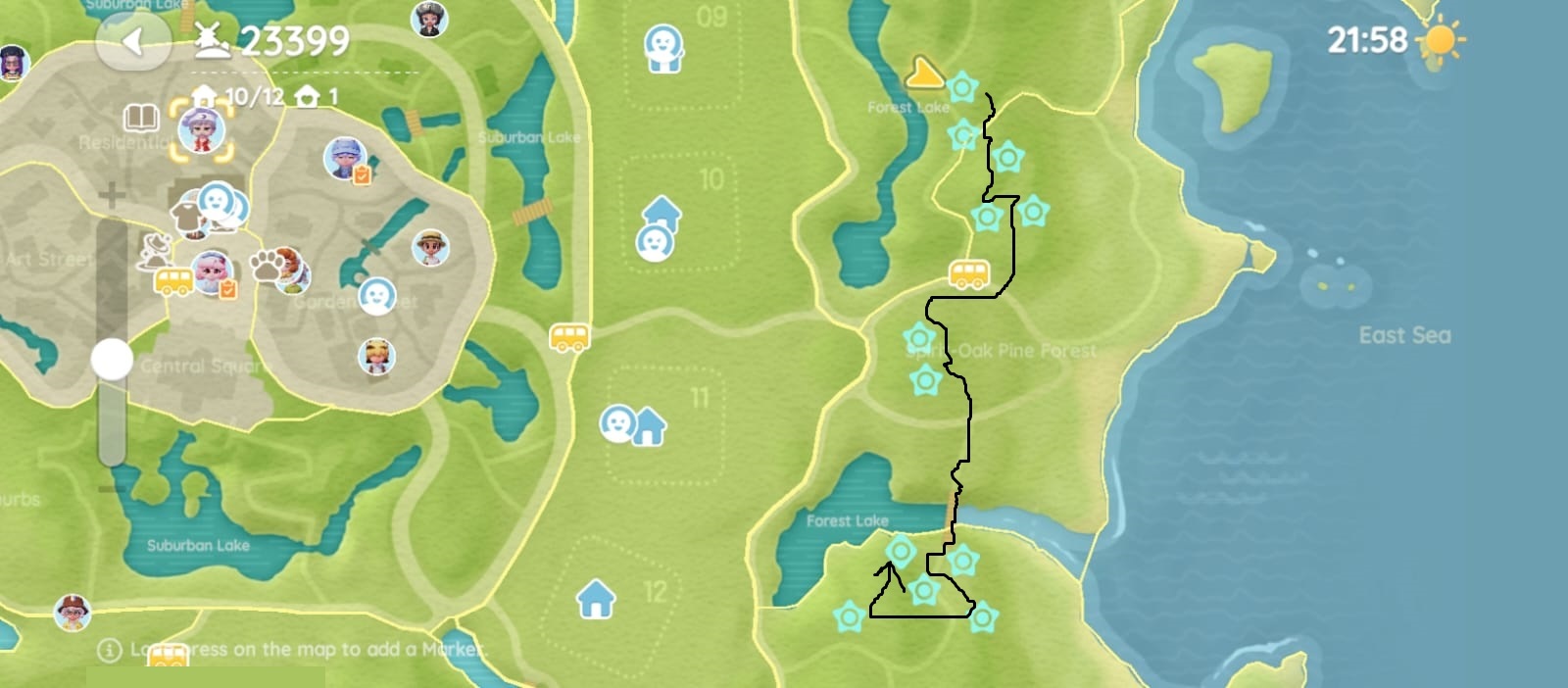The width and height of the screenshot is (1568, 688).
Task: Select the bus stop beside Spirit Oak Pine Forest
Action: point(968,274)
